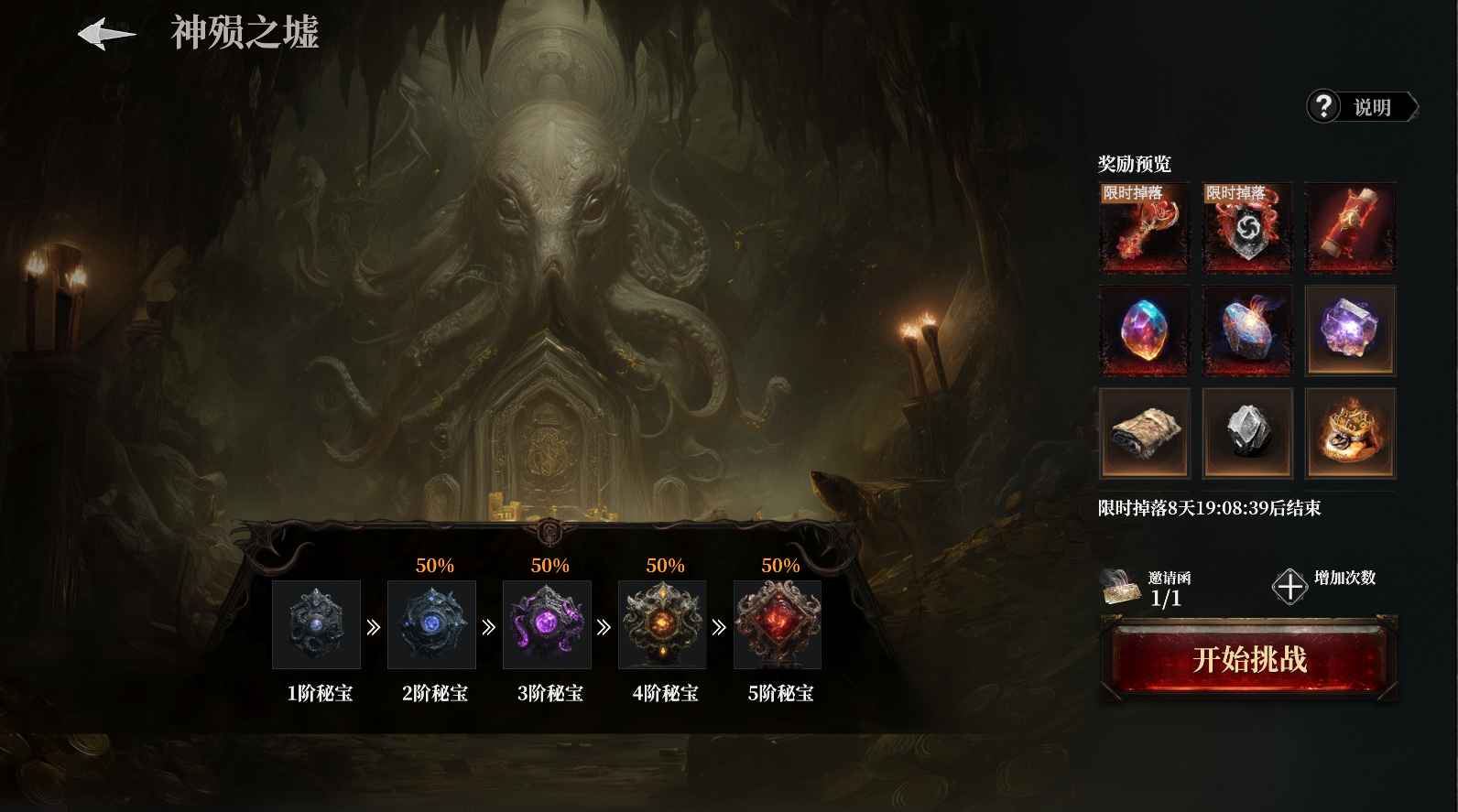Inspect the rolled parchment reward
This screenshot has width=1458, height=812.
(x=1145, y=433)
